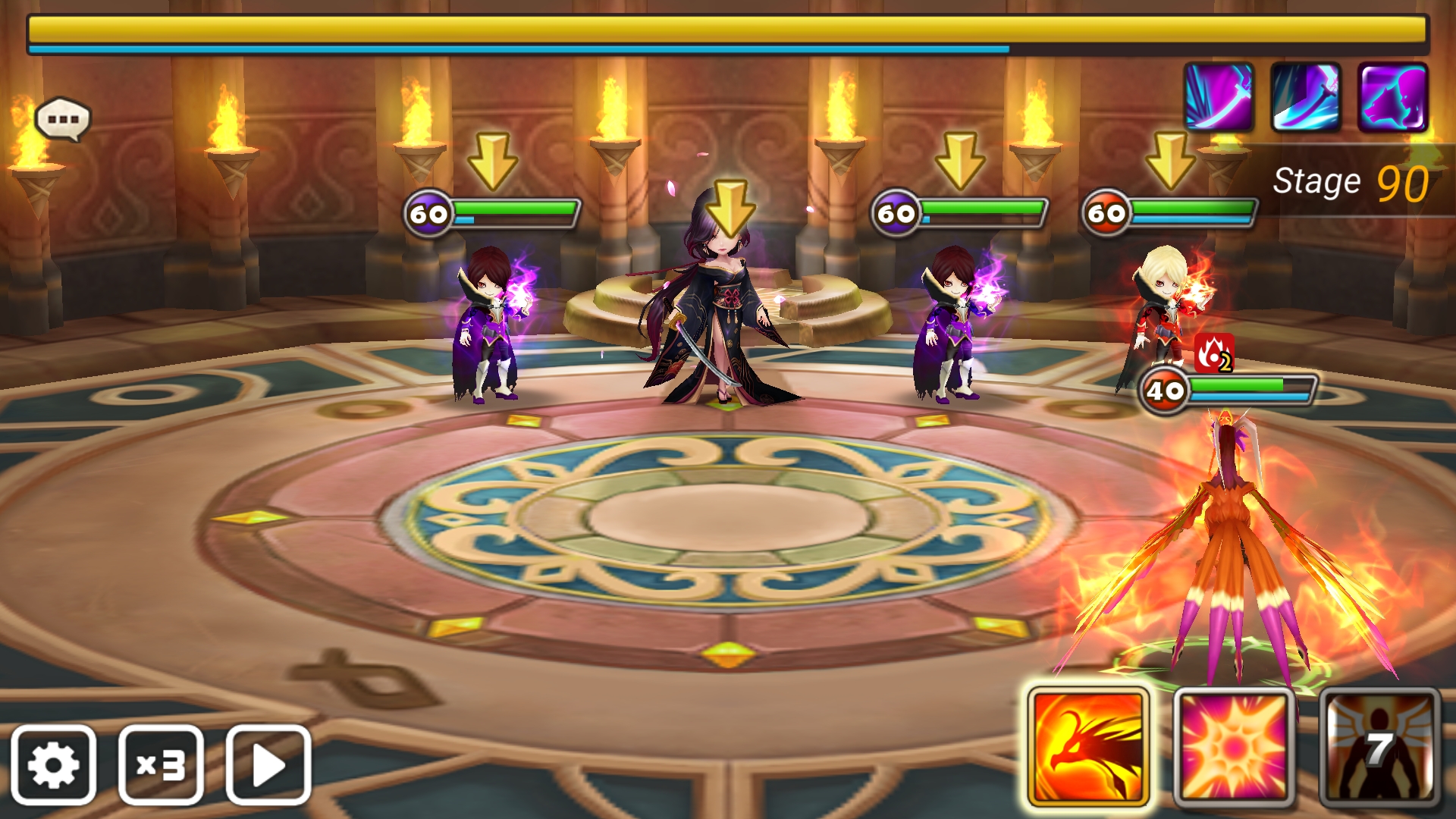Inspect the purple sword slash boss skill
The image size is (1456, 819).
pos(1219,97)
